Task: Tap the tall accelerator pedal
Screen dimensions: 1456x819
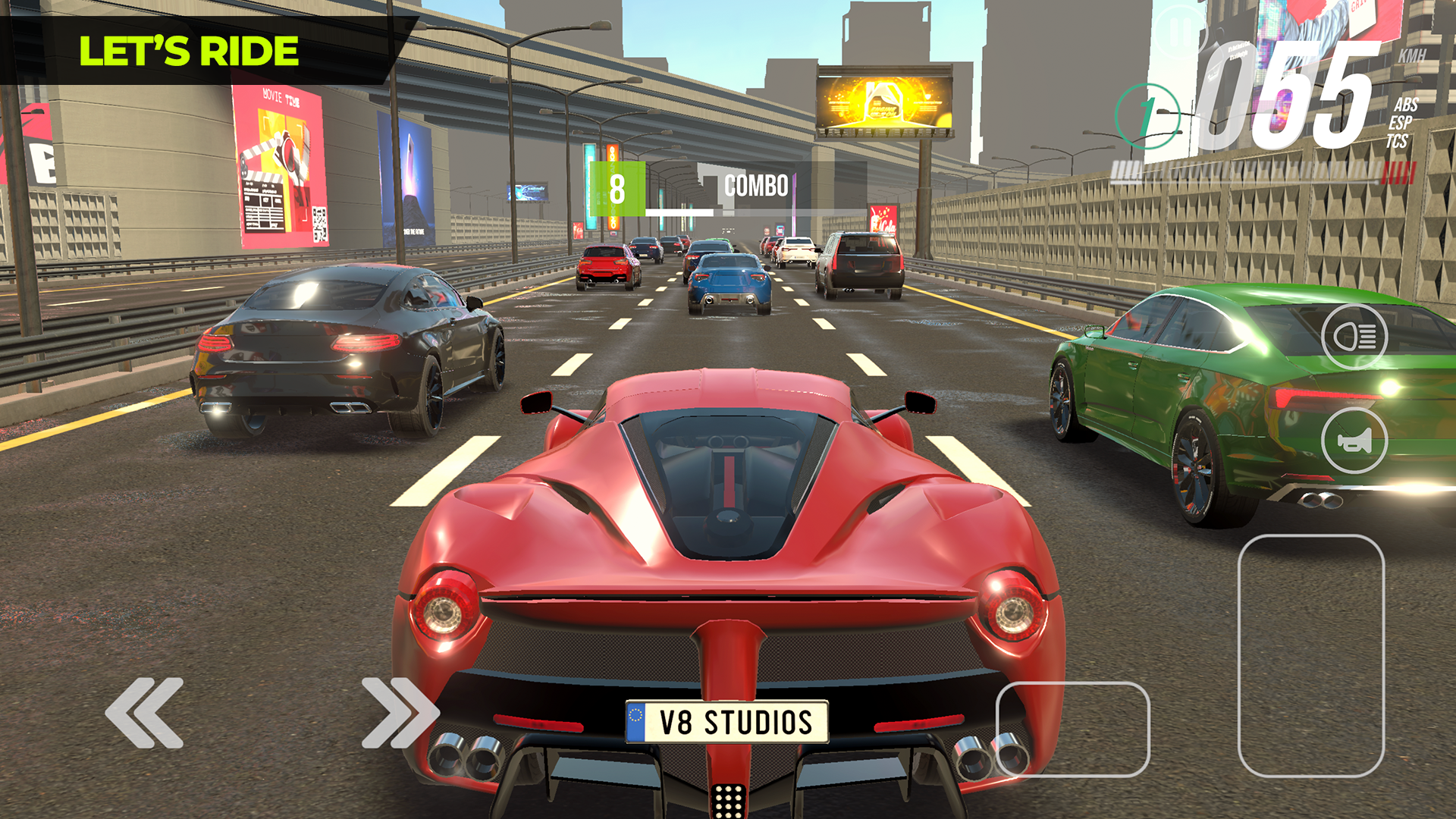Action: 1310,656
